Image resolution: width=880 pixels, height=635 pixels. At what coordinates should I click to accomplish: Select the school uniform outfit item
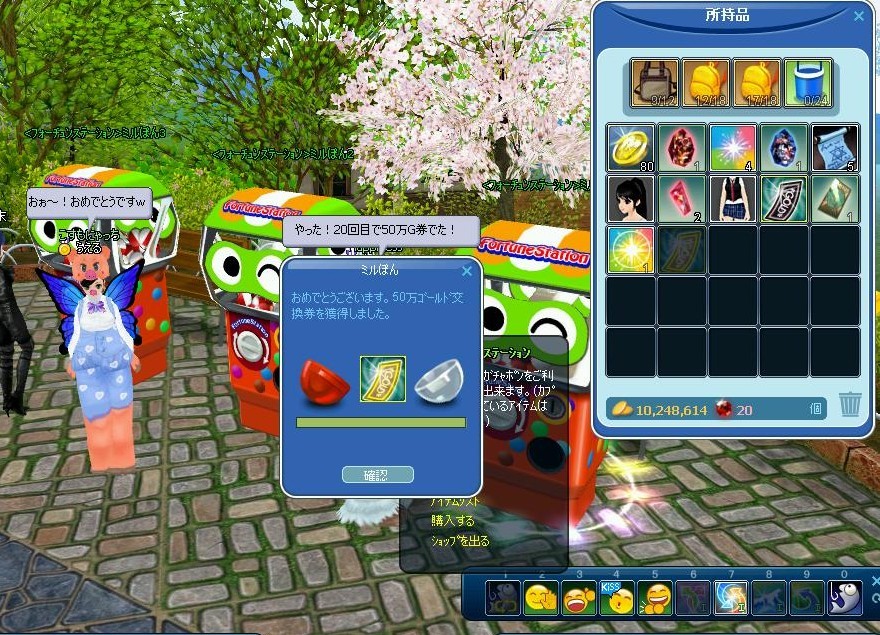tap(732, 198)
